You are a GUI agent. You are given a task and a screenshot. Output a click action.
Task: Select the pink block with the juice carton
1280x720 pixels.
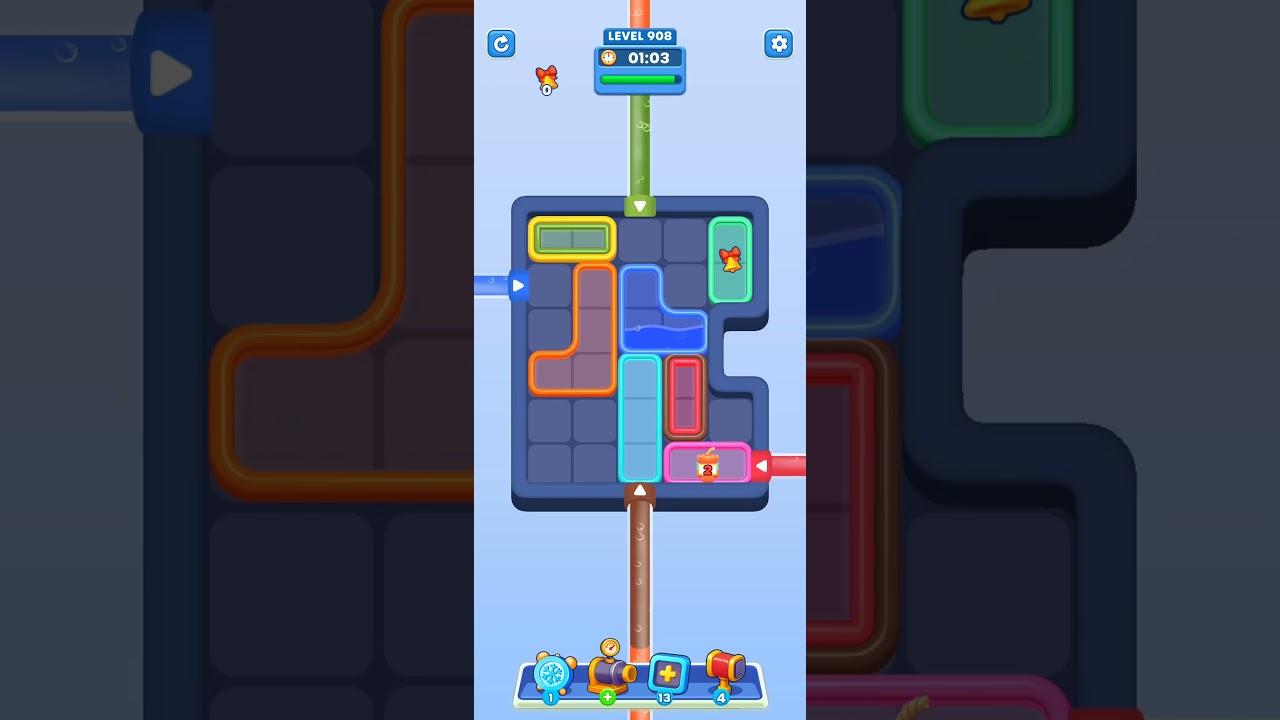(707, 463)
